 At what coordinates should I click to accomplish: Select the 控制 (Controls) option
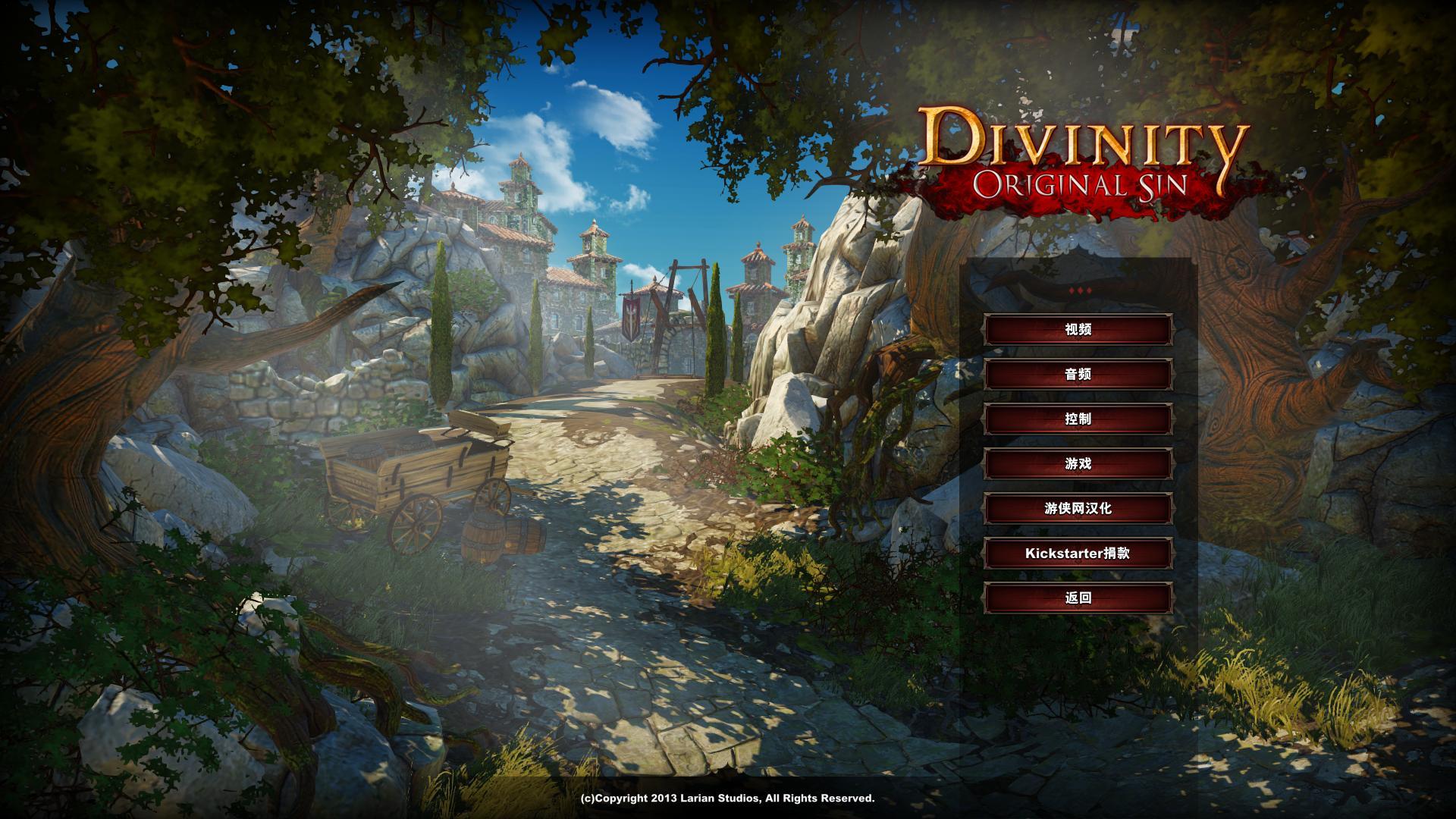(1078, 419)
